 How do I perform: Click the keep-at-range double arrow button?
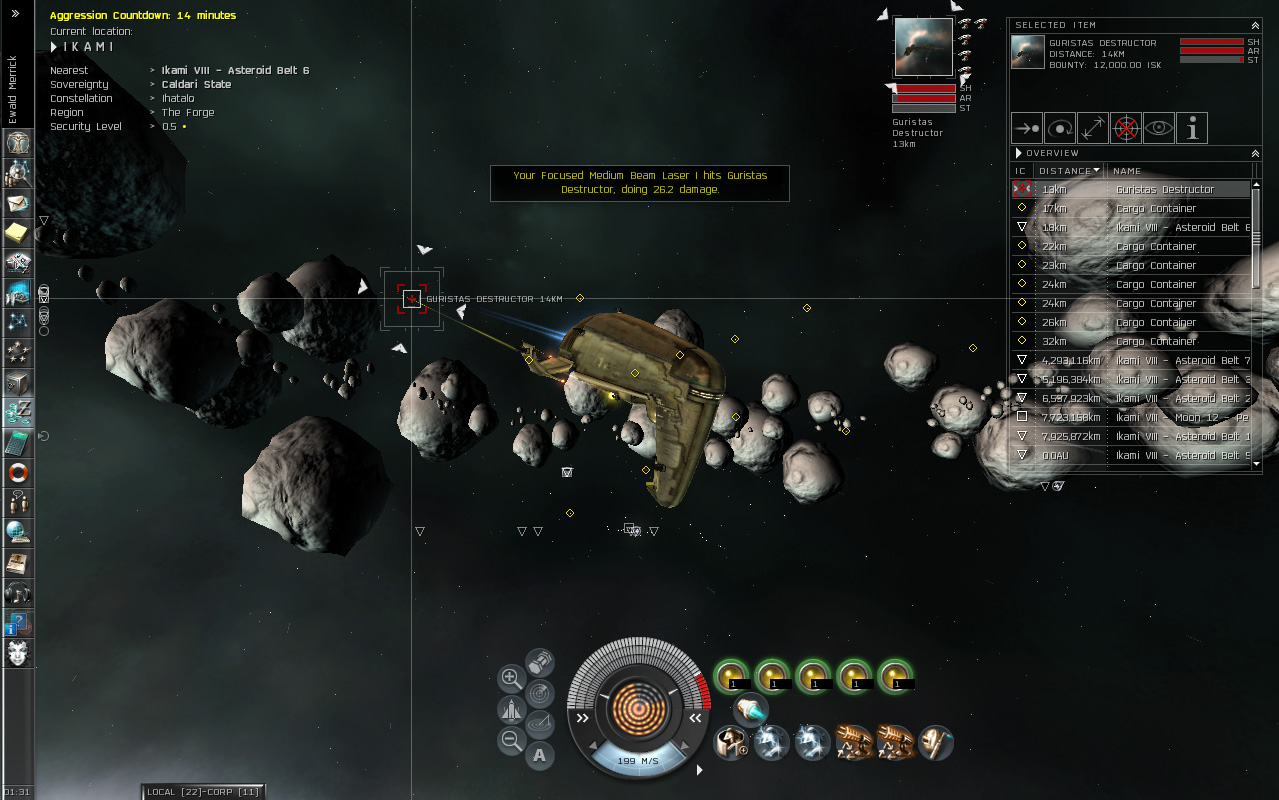1093,128
